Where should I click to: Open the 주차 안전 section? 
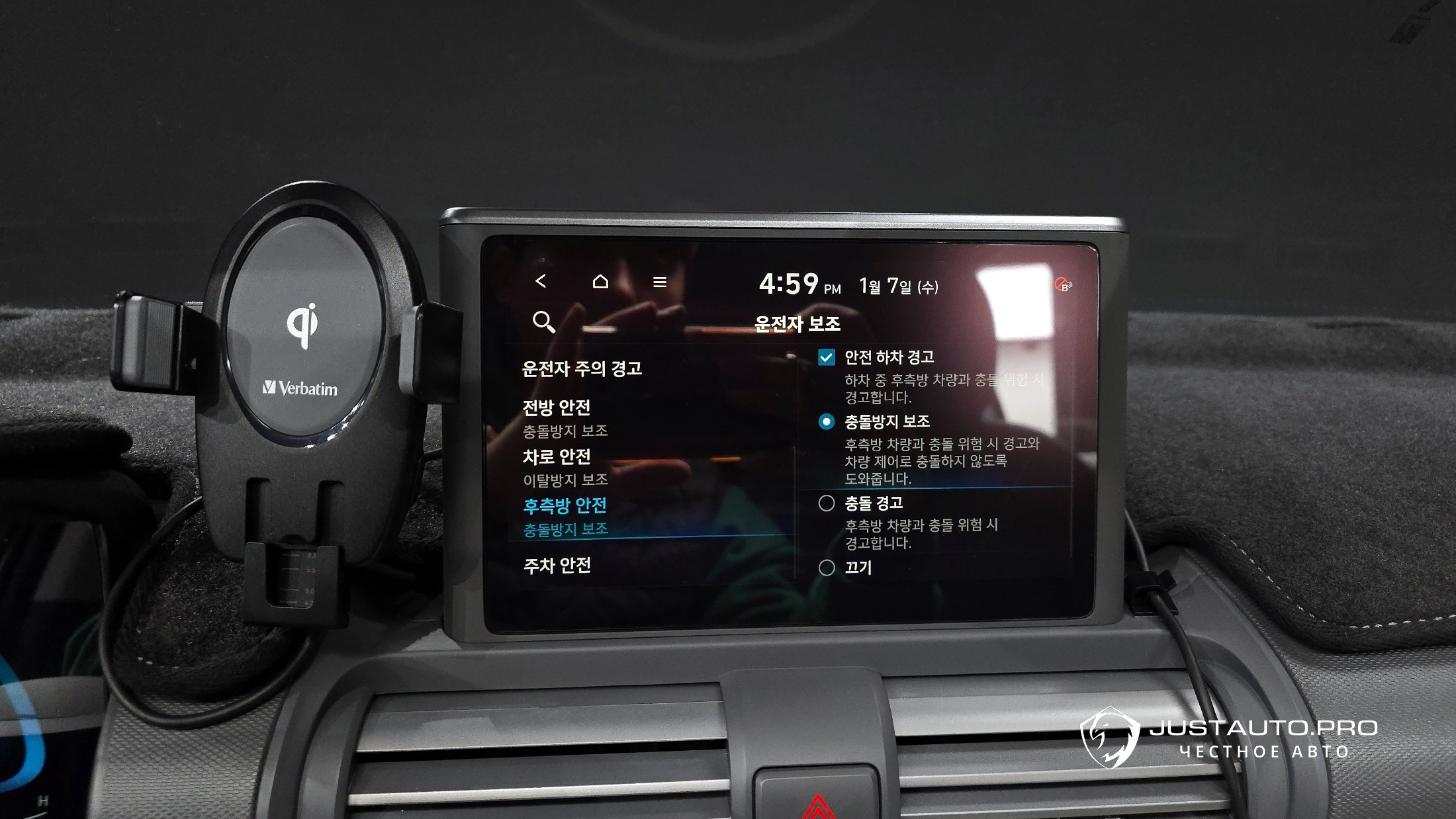557,566
